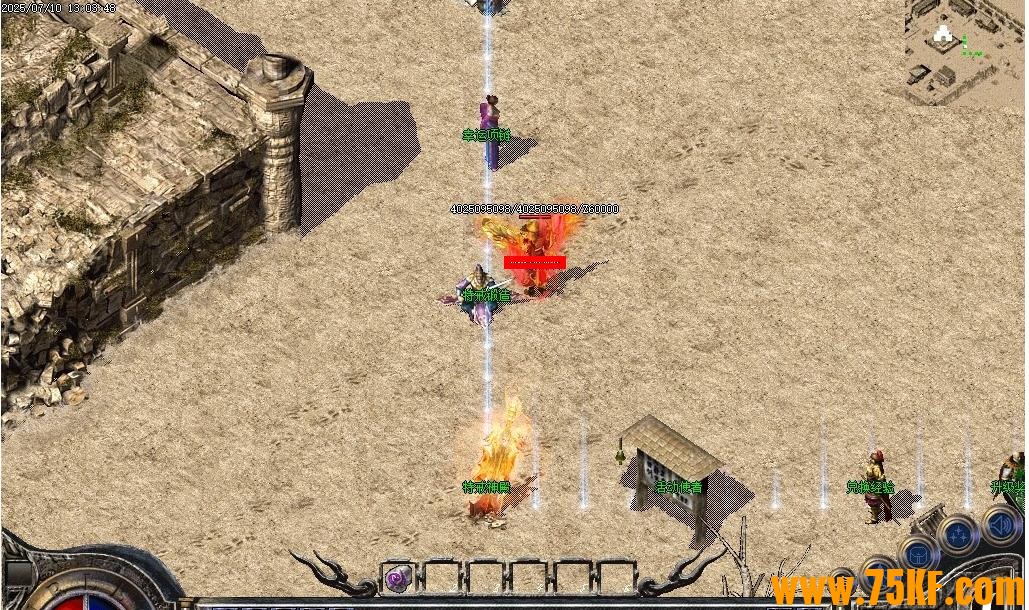Open the bag button with pouch icon

917,552
